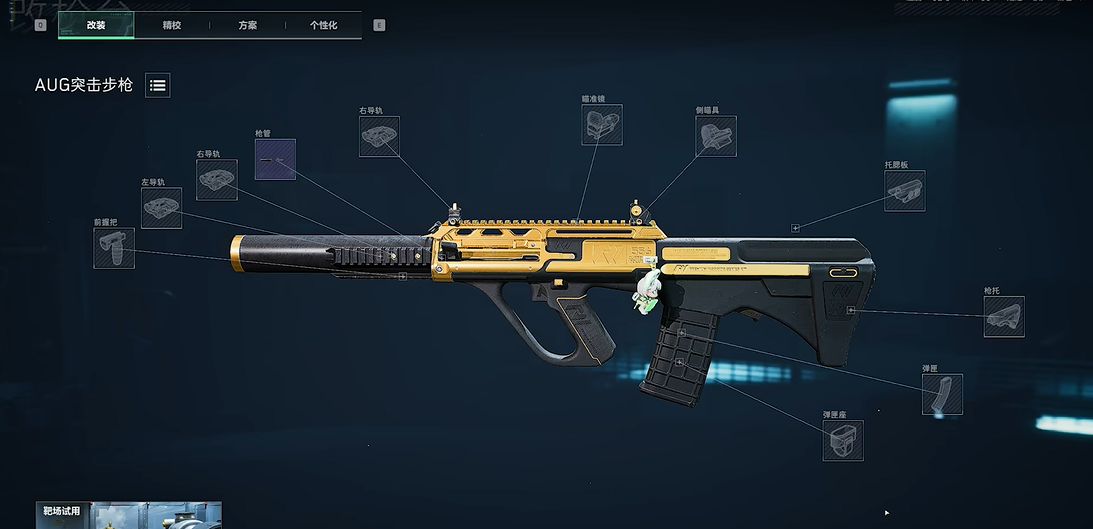Viewport: 1093px width, 529px height.
Task: Select the 改装 tab
Action: (x=96, y=25)
